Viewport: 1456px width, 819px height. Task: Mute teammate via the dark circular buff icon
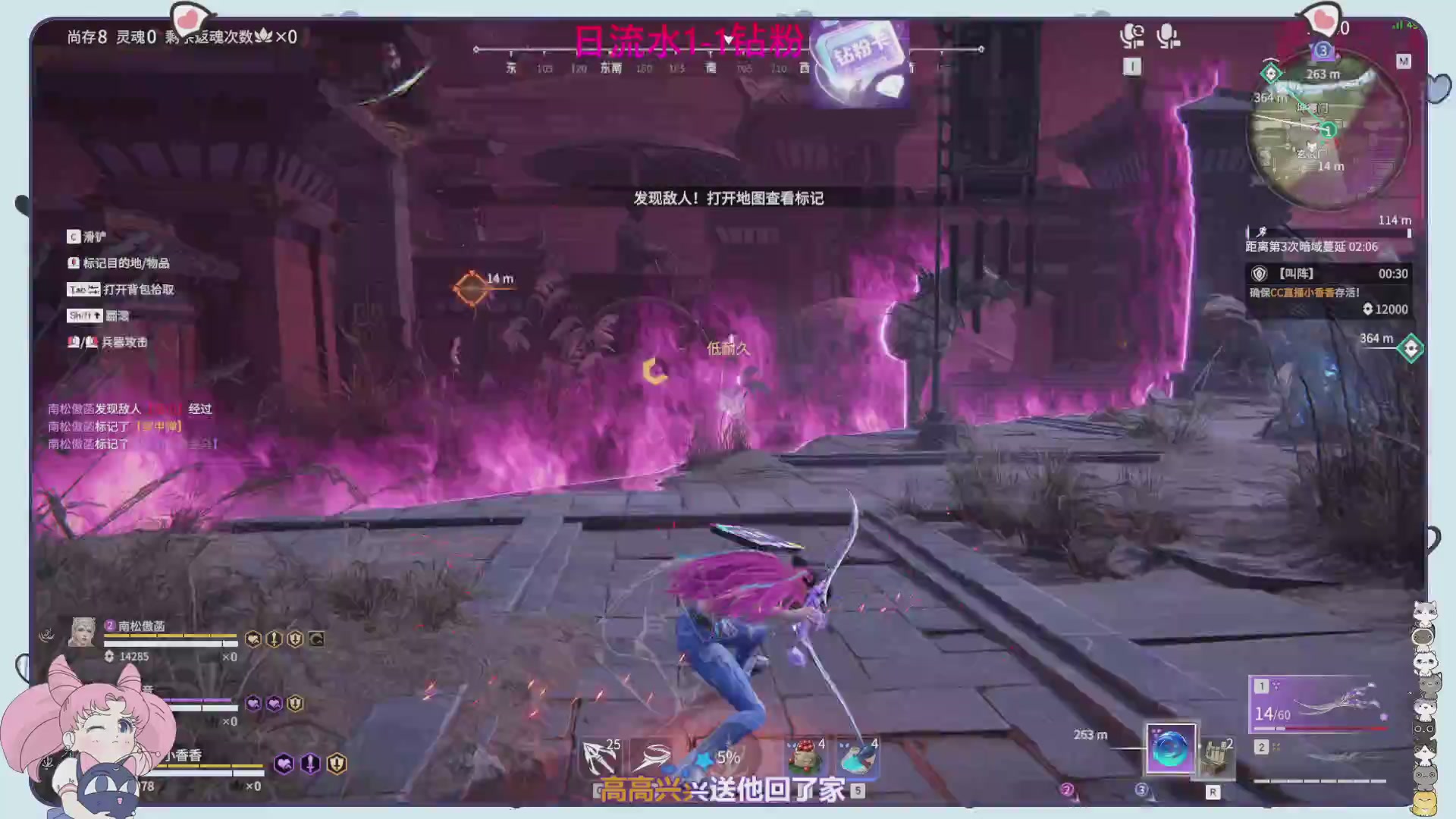tap(315, 640)
